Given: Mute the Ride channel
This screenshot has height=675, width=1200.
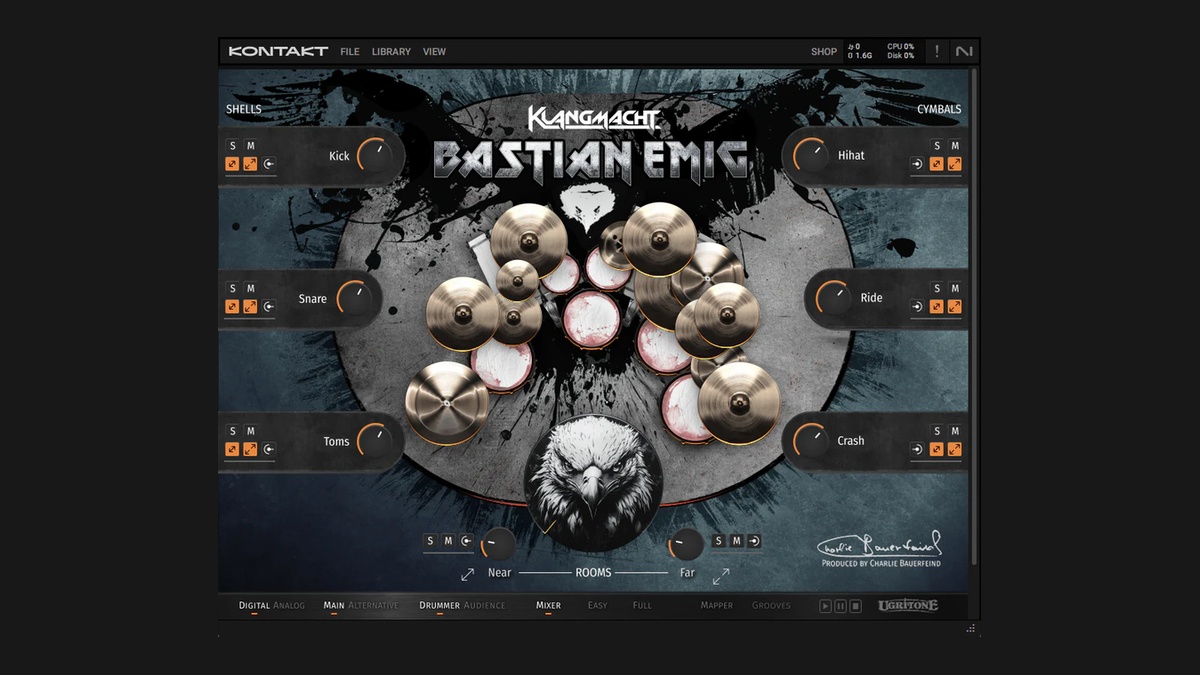Looking at the screenshot, I should tap(955, 289).
